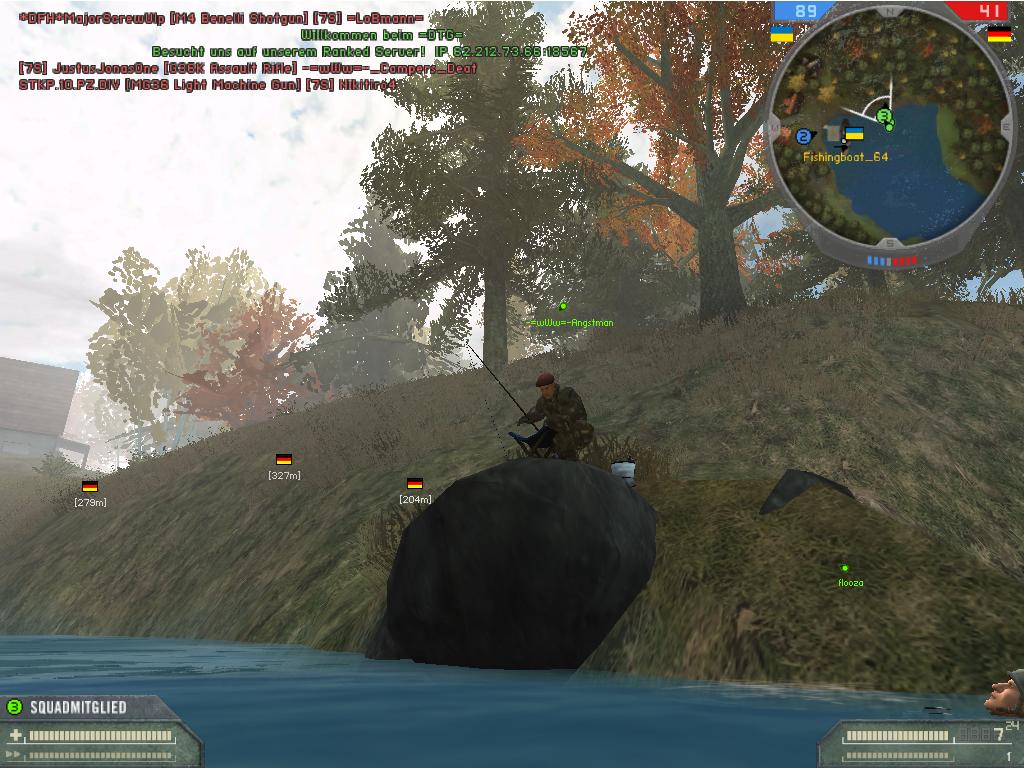Click the German team flag beside the minimap
Viewport: 1024px width, 768px height.
click(998, 35)
